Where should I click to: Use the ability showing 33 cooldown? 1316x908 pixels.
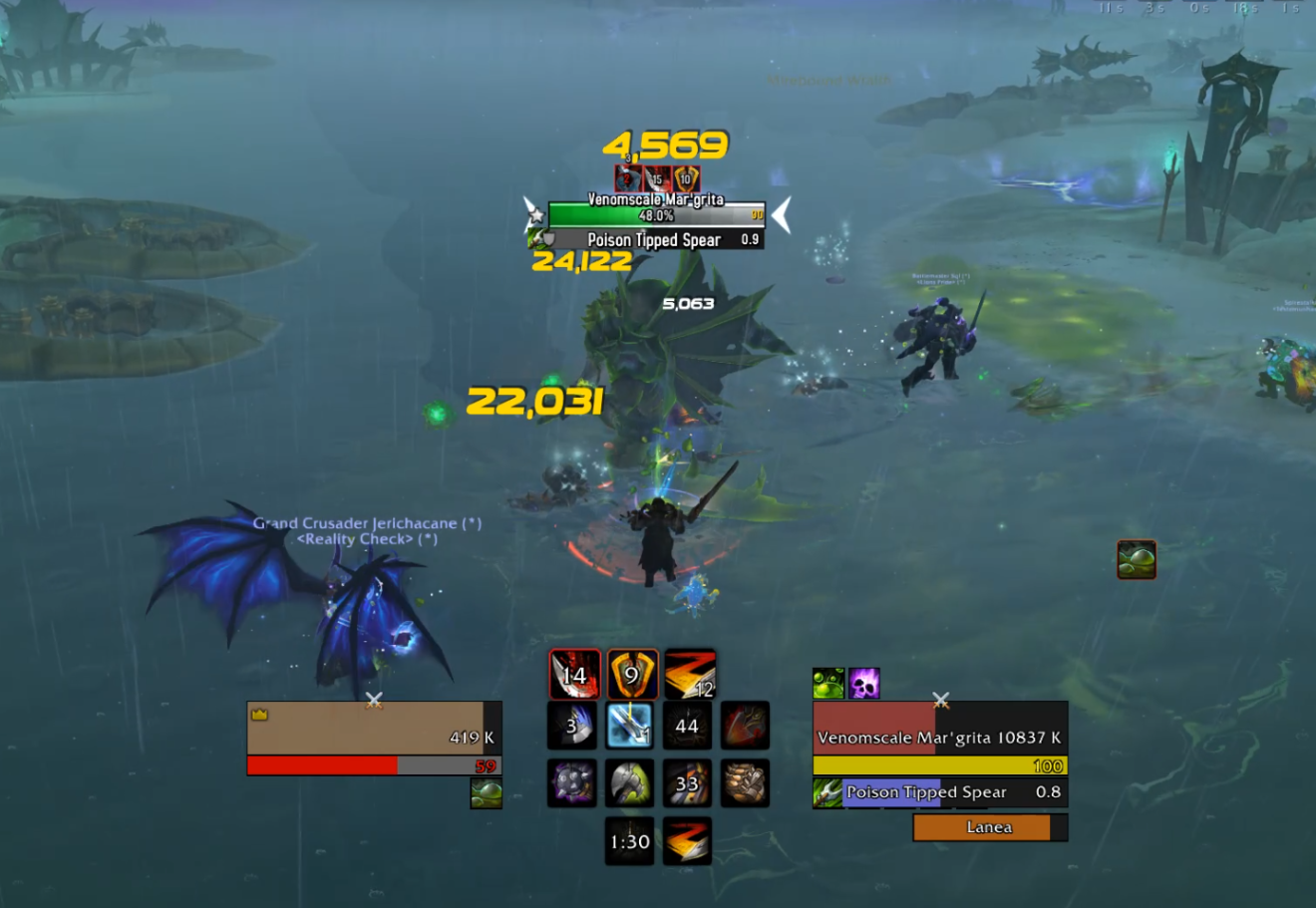(x=687, y=783)
